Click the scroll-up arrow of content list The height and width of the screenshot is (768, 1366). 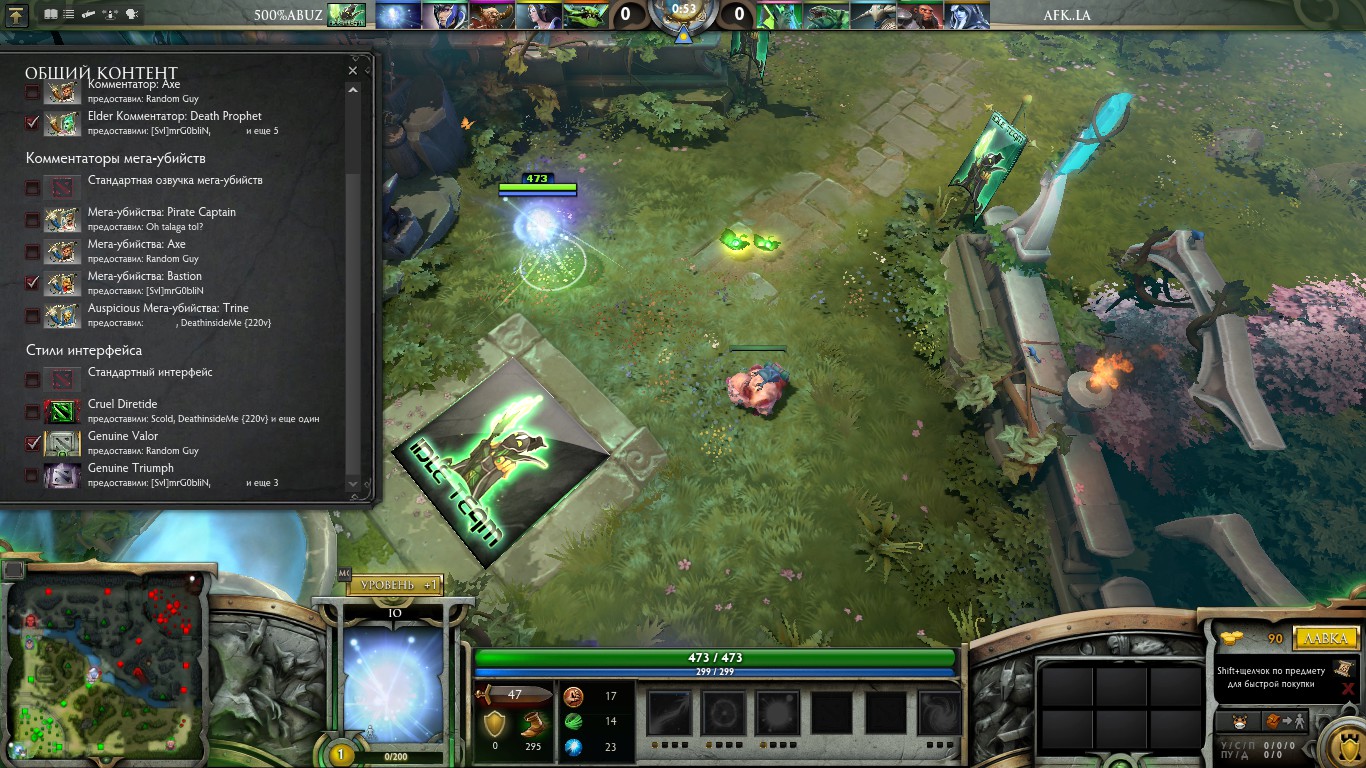[352, 90]
